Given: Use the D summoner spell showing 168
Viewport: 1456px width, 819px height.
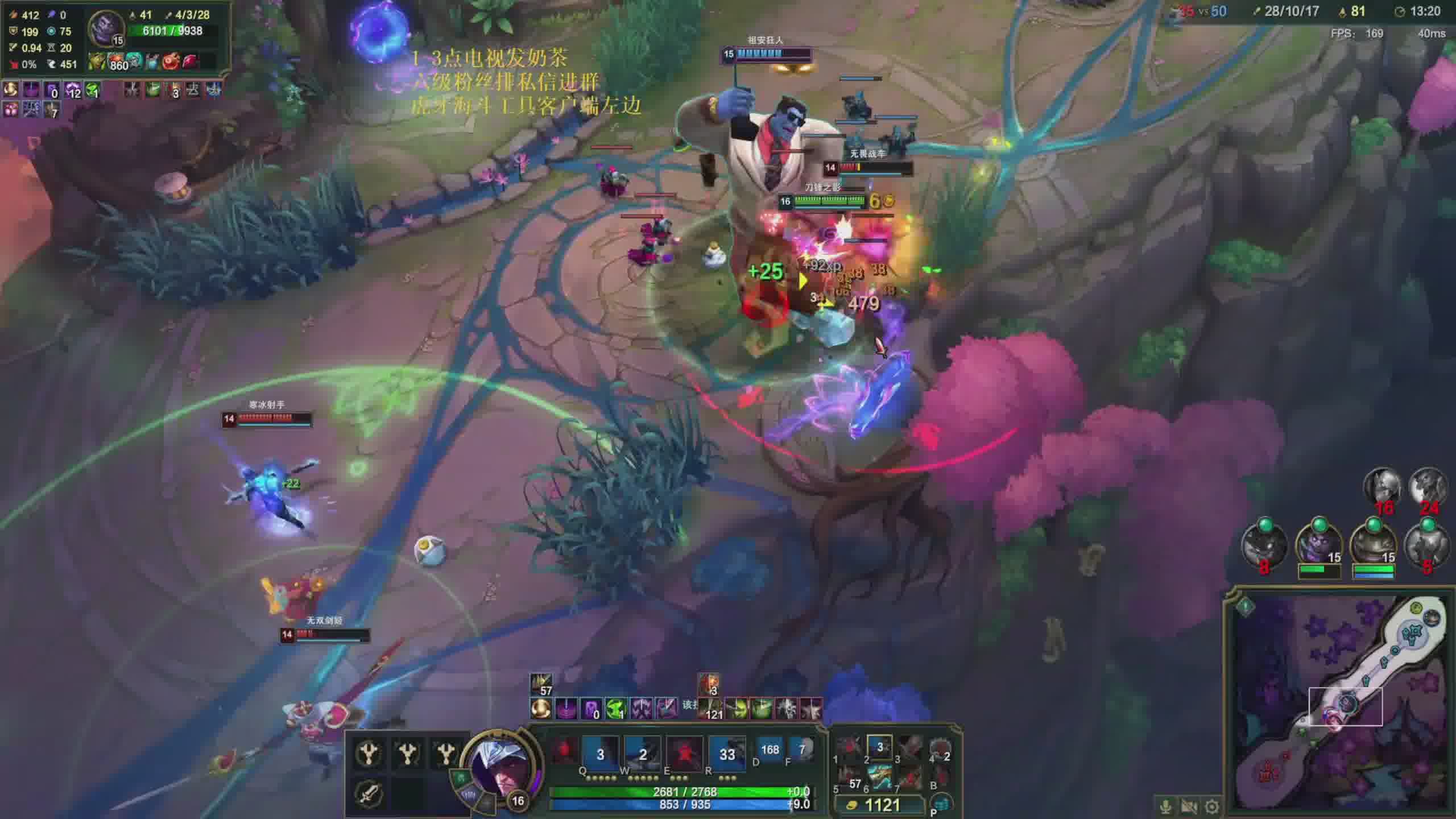Looking at the screenshot, I should 770,750.
